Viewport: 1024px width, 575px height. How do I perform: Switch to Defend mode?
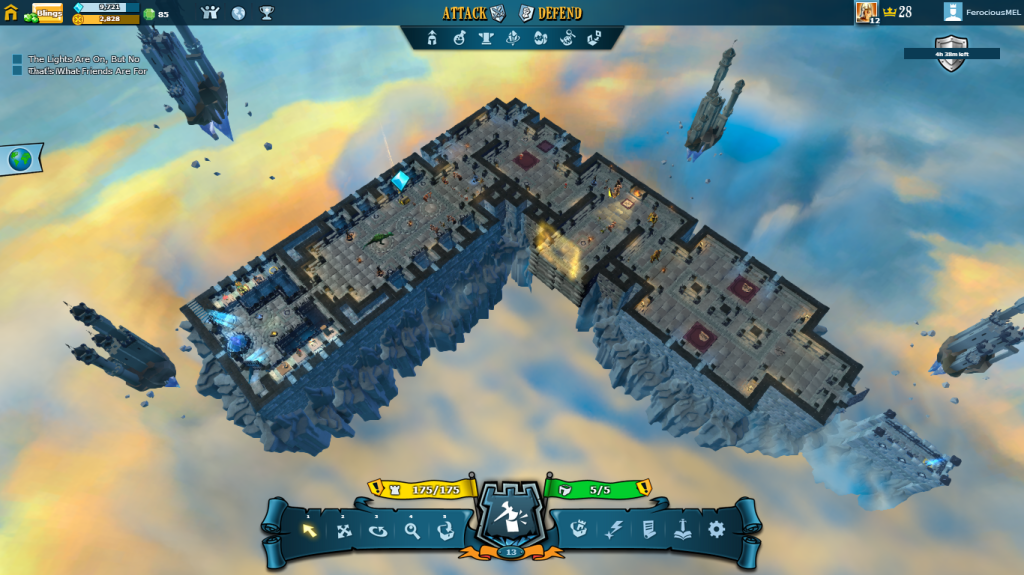coord(551,13)
